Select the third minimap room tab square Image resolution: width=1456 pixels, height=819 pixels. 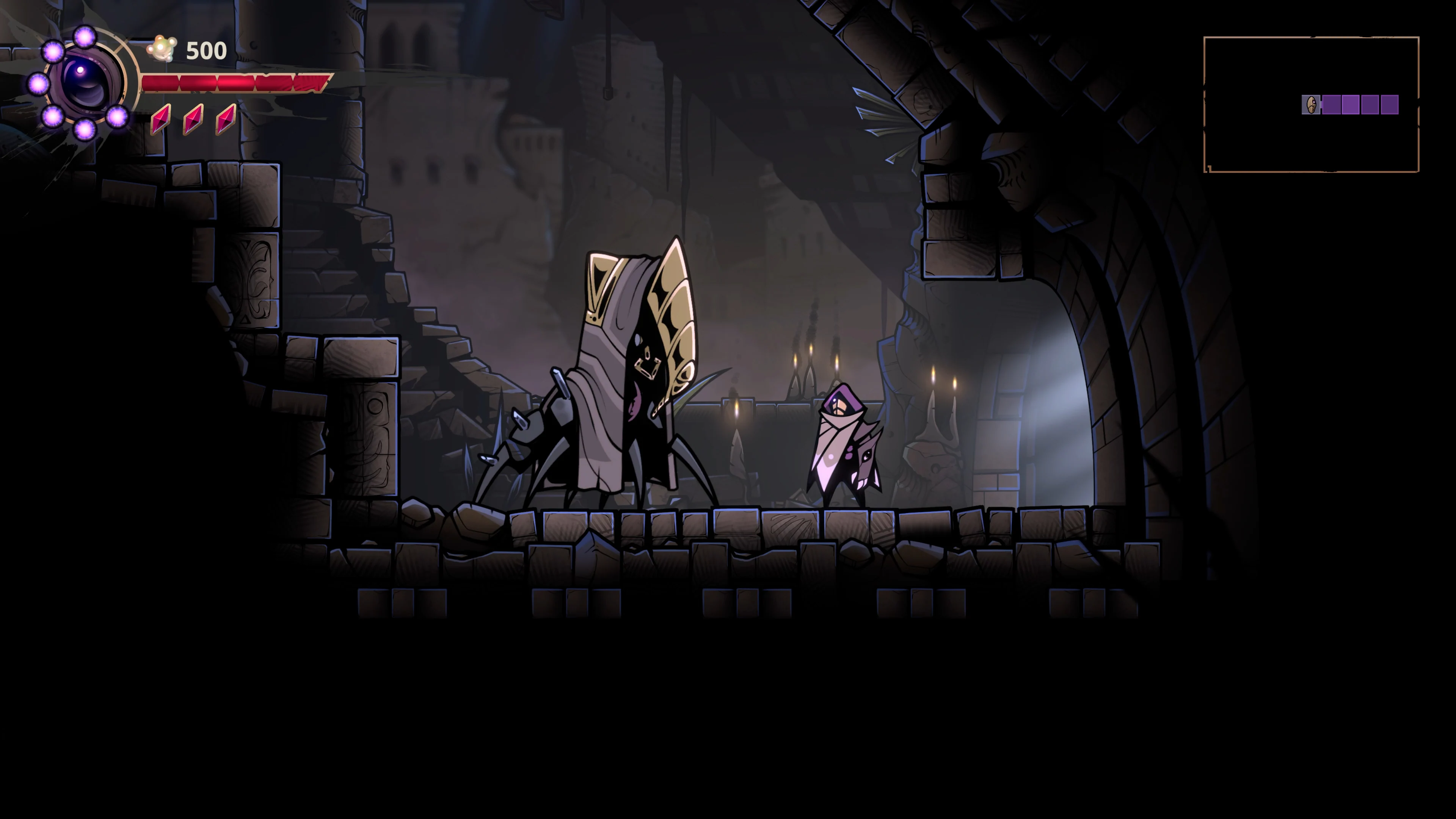1371,105
